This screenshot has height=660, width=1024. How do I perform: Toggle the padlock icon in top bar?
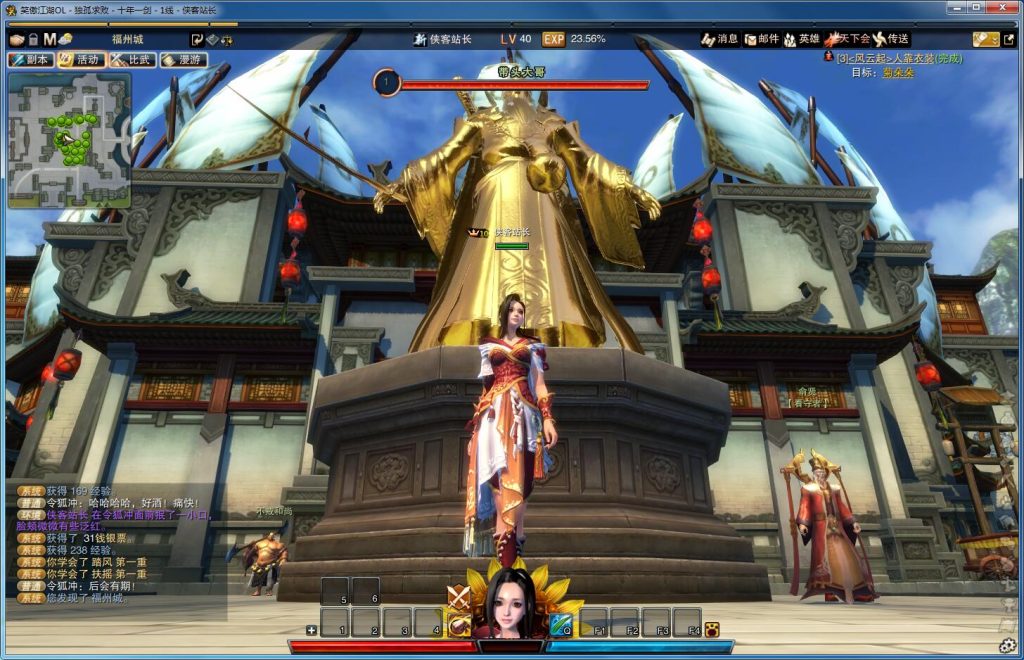[33, 39]
